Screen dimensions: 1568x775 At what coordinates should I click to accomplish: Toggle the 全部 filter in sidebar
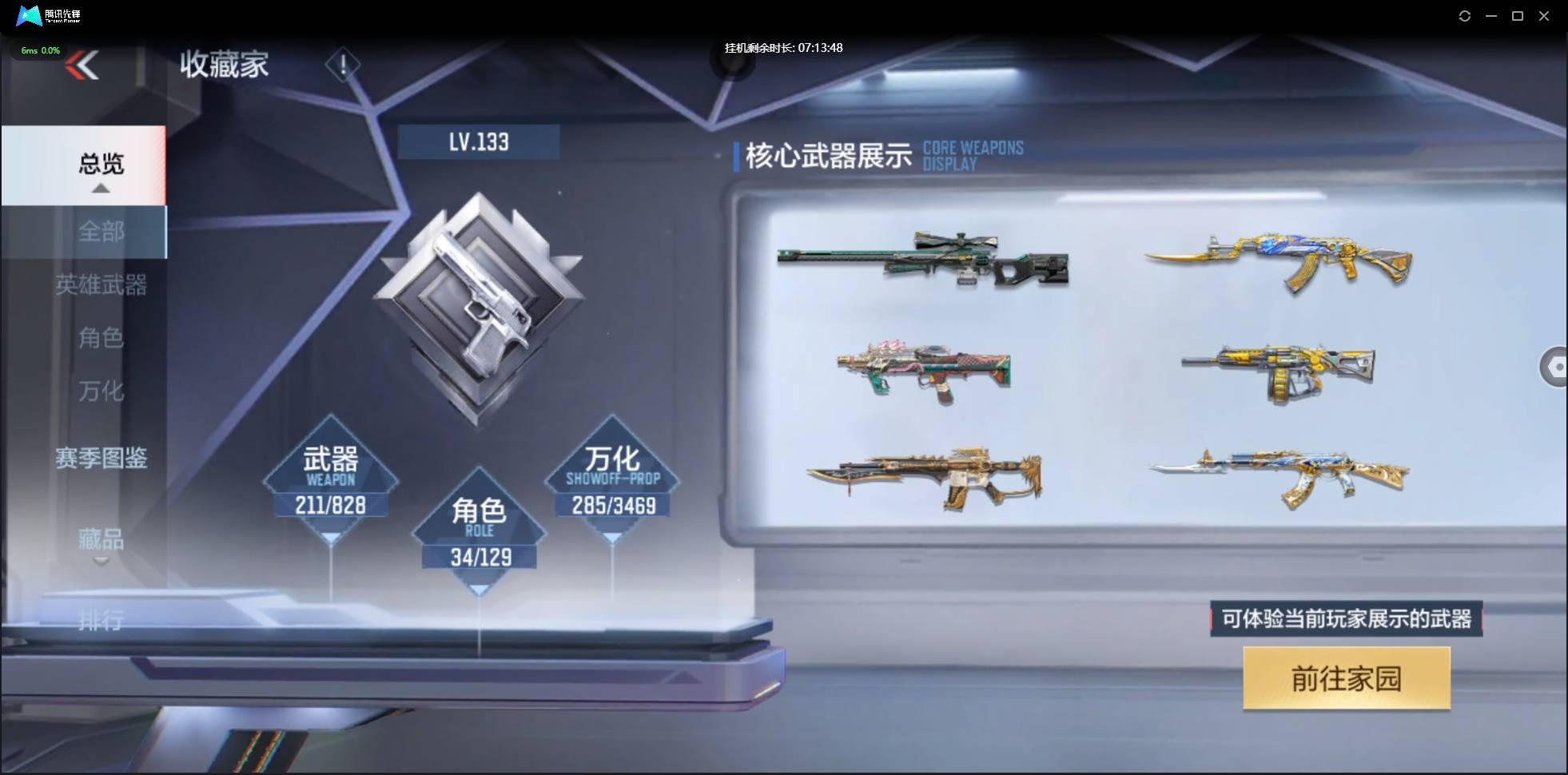pyautogui.click(x=101, y=232)
